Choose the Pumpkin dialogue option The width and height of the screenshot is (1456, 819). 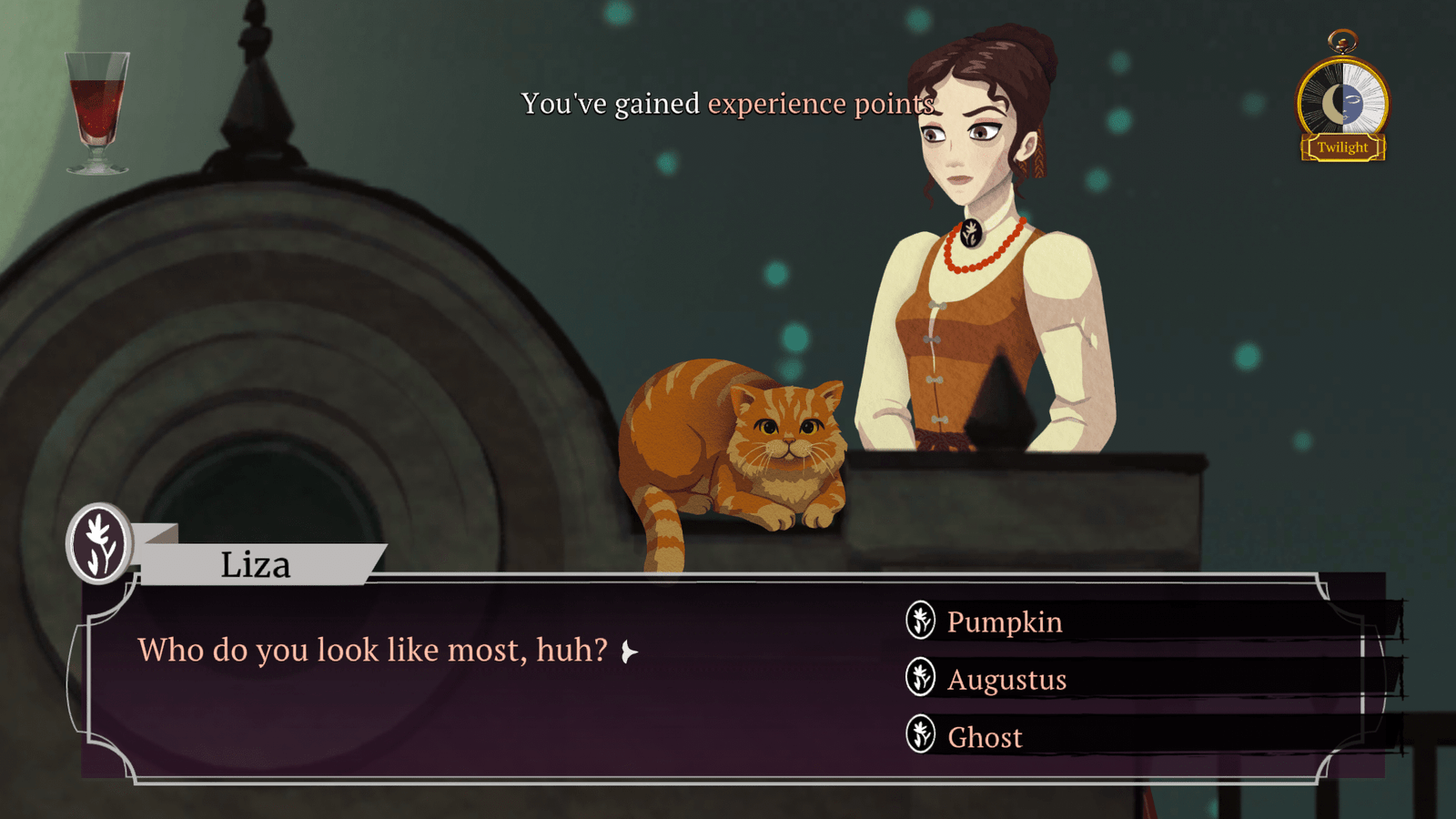click(x=1005, y=622)
